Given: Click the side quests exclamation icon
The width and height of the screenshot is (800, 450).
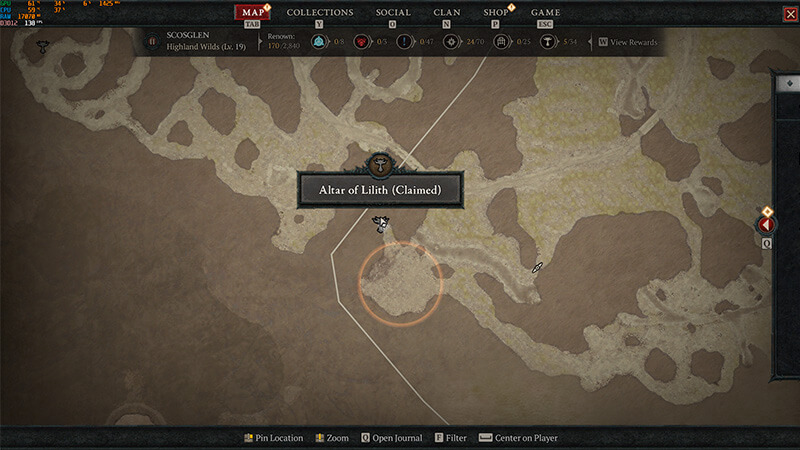Looking at the screenshot, I should point(404,42).
